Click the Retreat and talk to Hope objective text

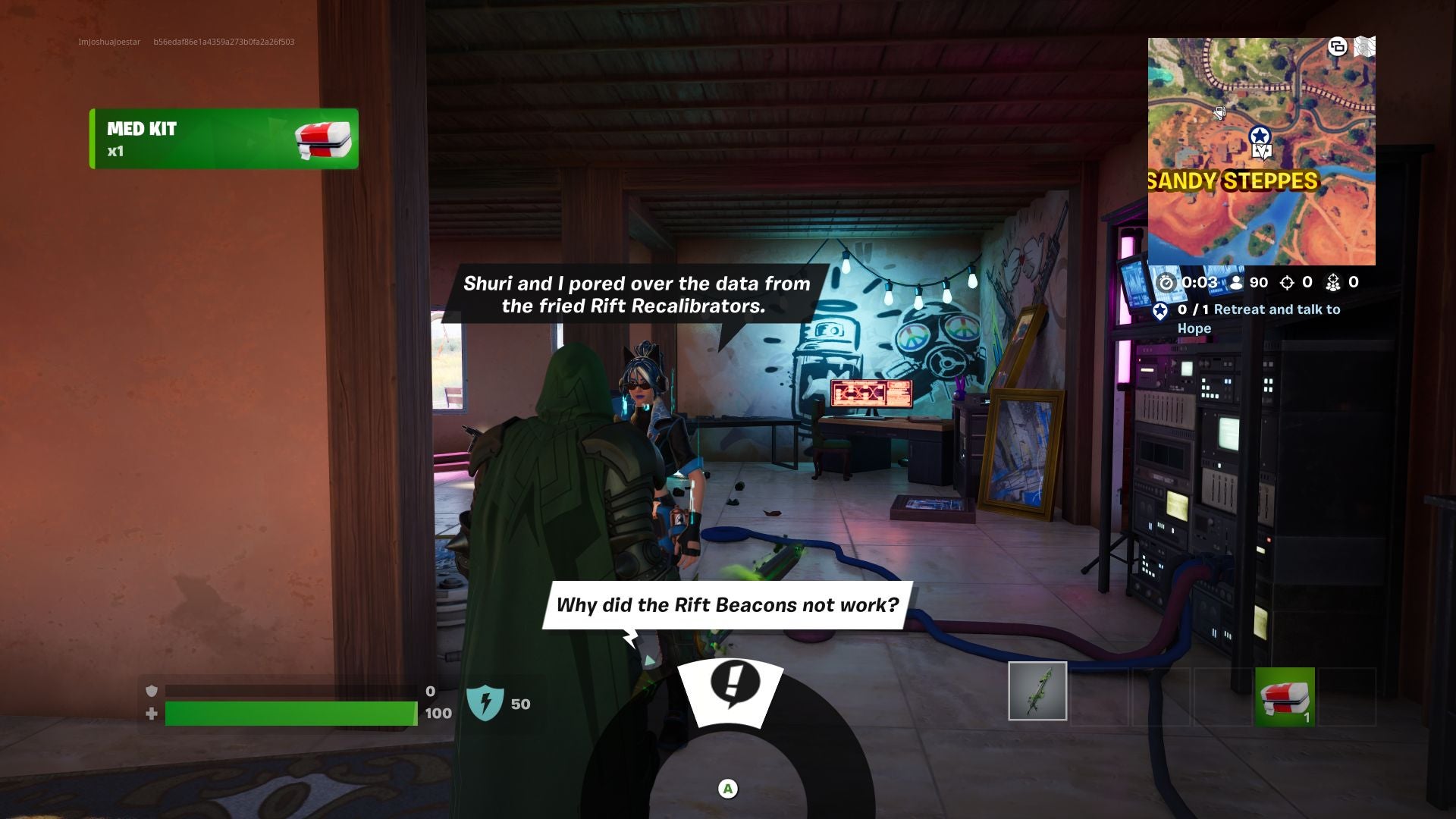pos(1266,318)
